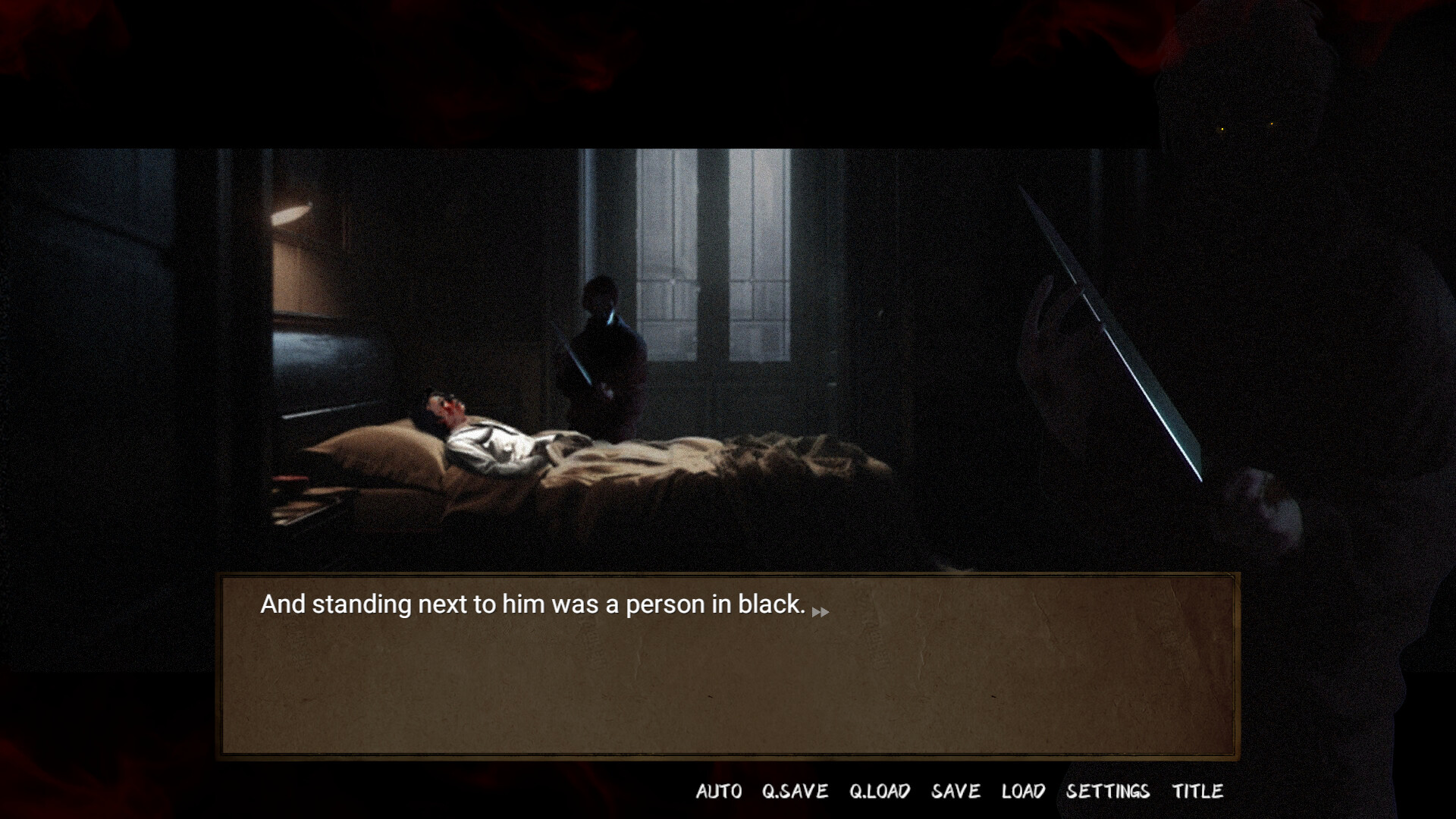Click LOAD to open saved games

1025,792
